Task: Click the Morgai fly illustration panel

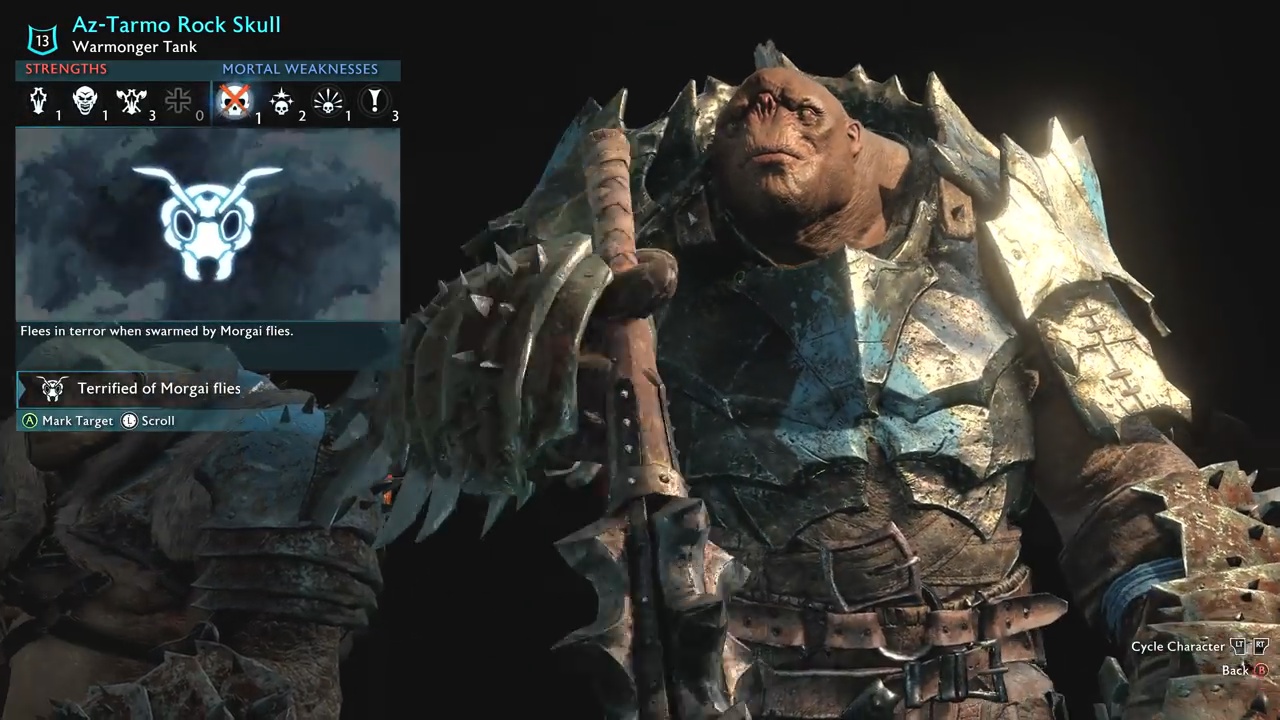Action: pyautogui.click(x=208, y=223)
